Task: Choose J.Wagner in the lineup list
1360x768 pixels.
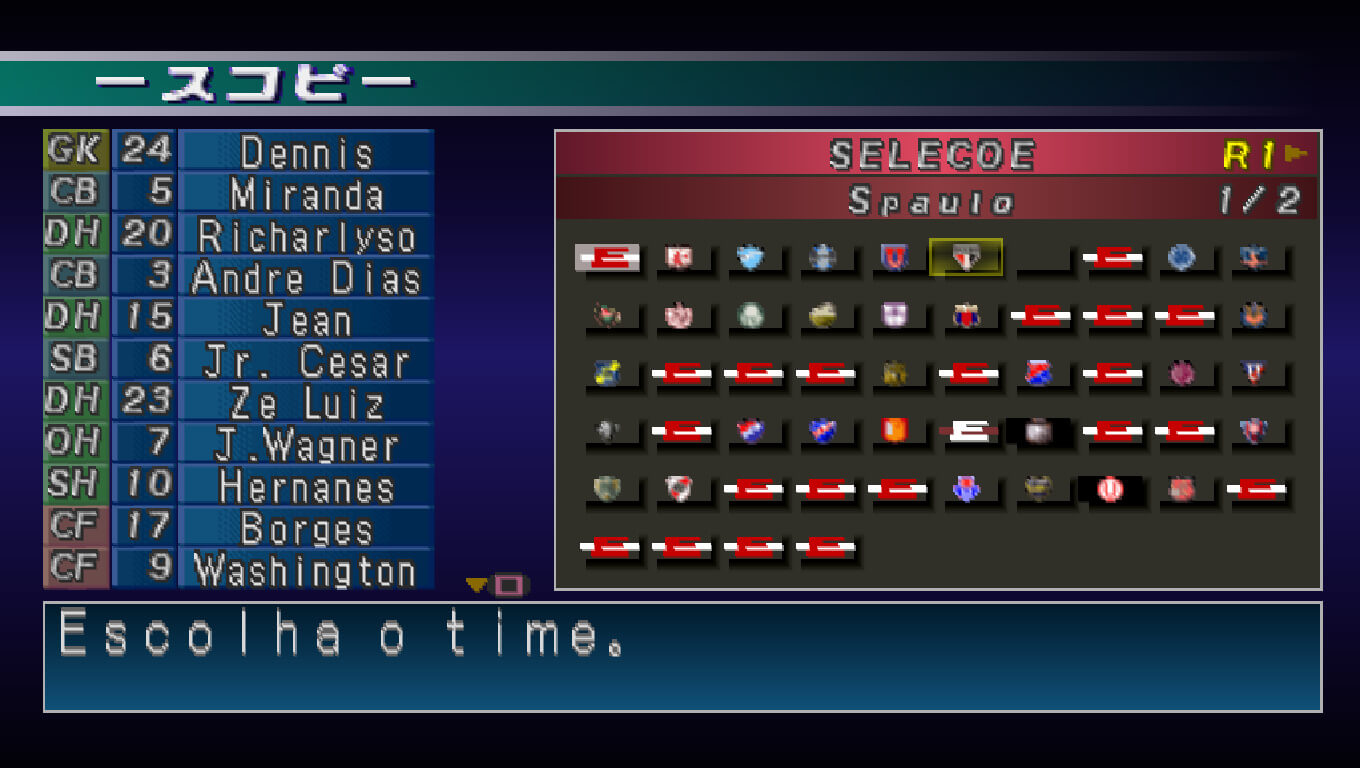Action: click(306, 446)
